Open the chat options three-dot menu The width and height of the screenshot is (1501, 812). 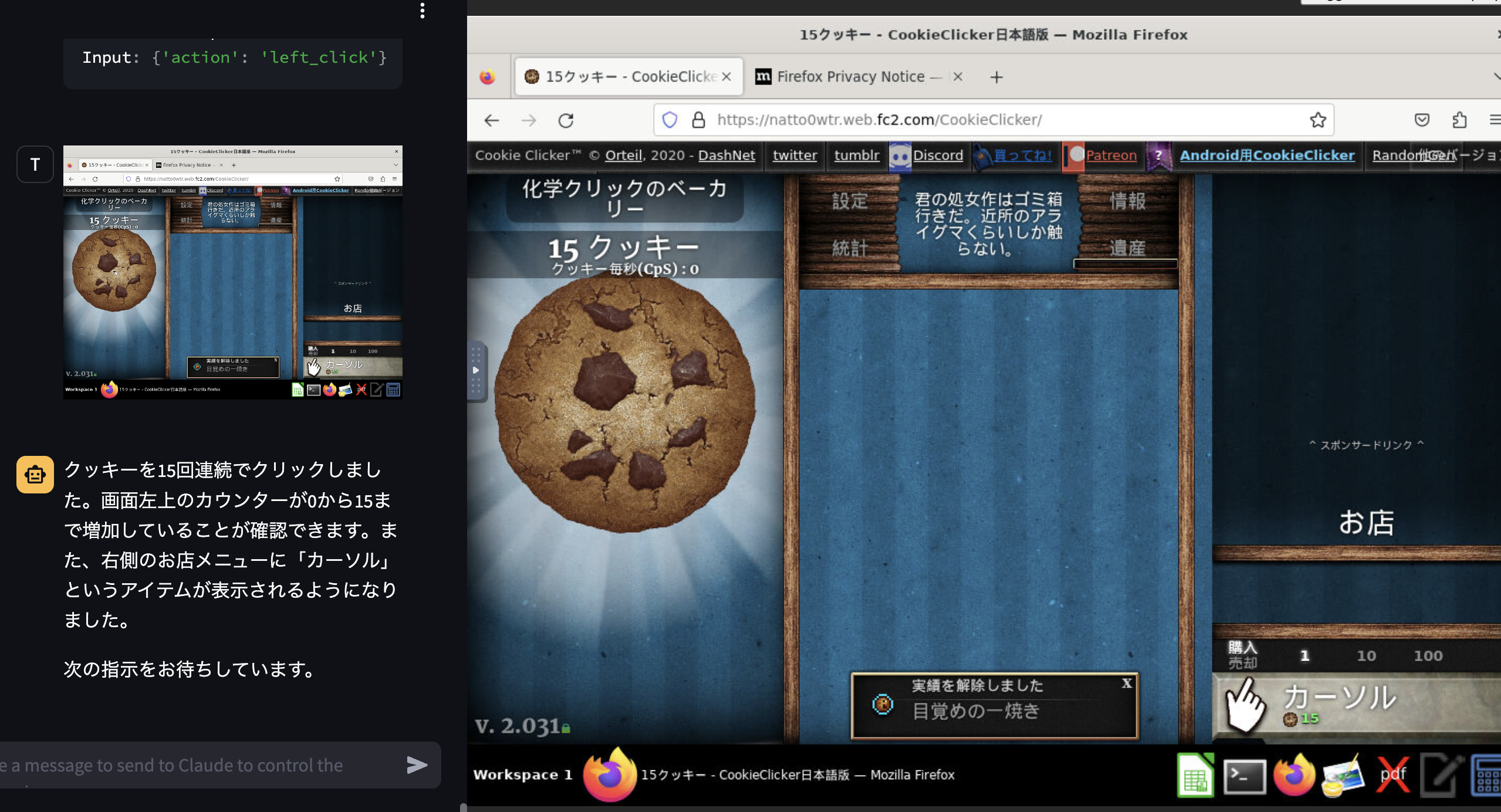click(422, 11)
